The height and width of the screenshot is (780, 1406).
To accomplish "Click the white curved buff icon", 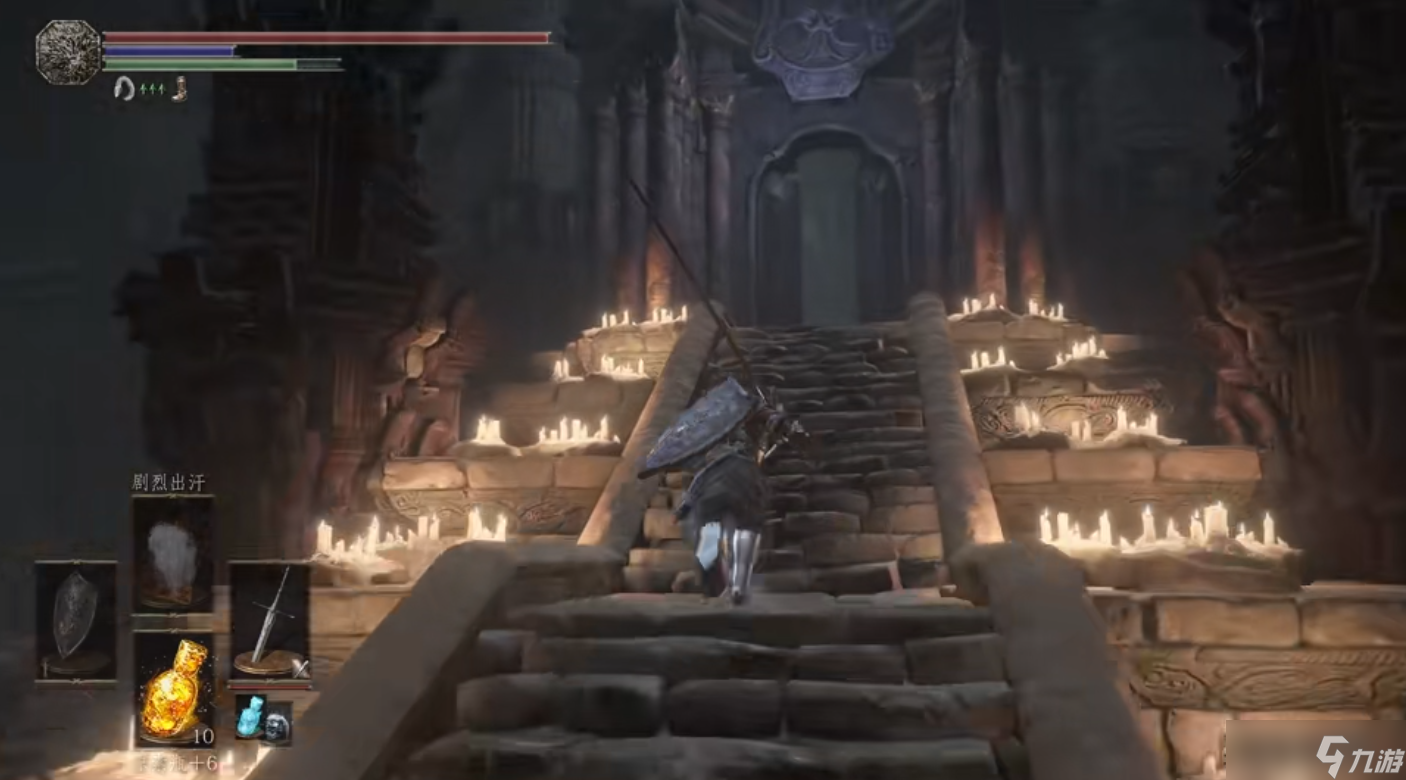I will [x=125, y=89].
